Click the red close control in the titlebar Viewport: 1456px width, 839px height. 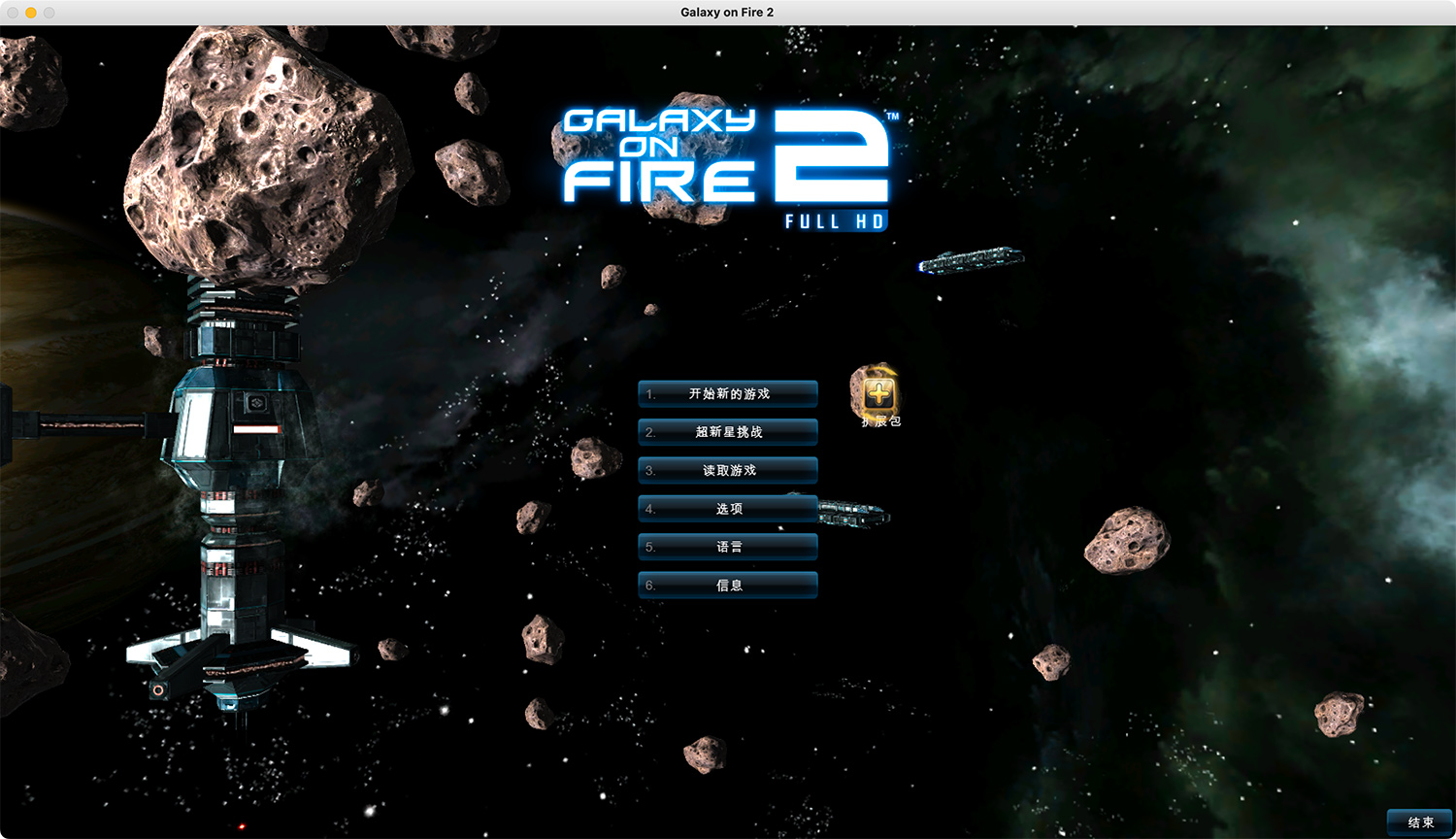click(x=11, y=13)
